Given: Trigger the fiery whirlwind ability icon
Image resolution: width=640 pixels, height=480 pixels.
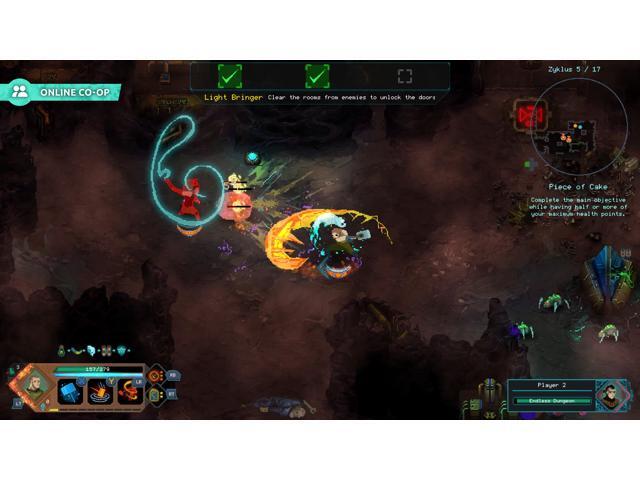Looking at the screenshot, I should [x=129, y=391].
